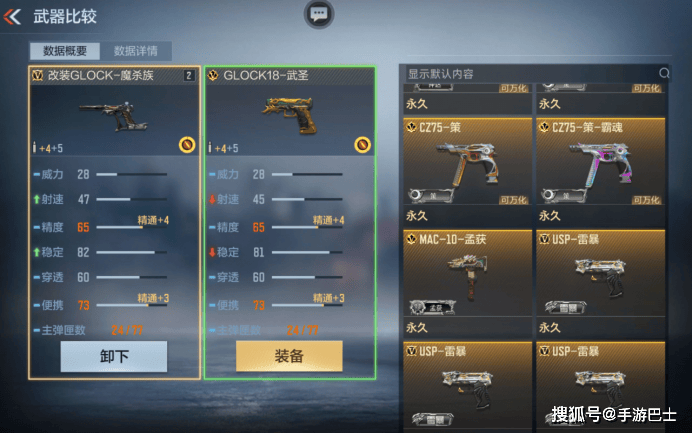
Task: Click the 卸下 unequip button
Action: click(113, 356)
